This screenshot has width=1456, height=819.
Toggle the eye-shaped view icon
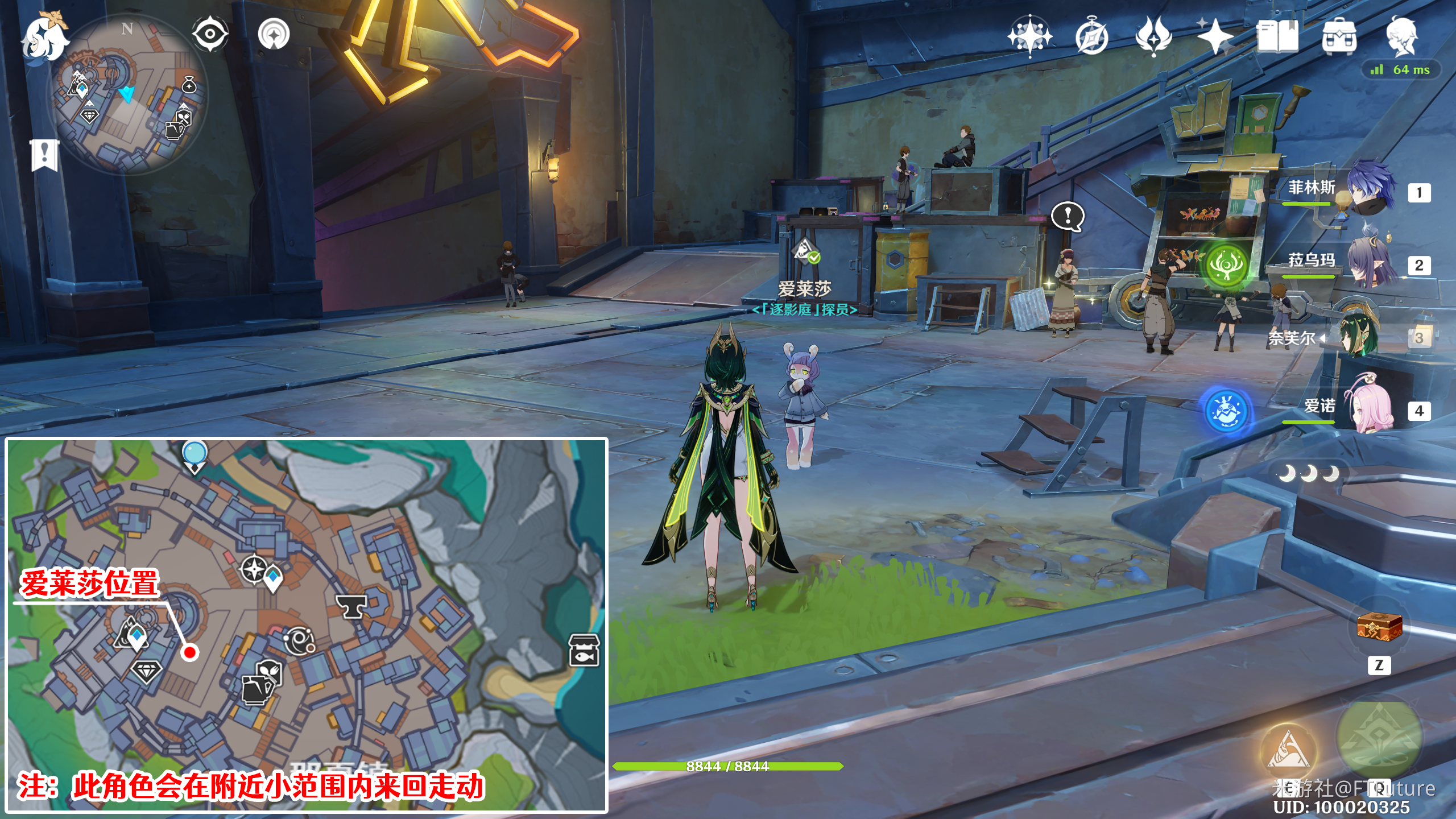(210, 34)
